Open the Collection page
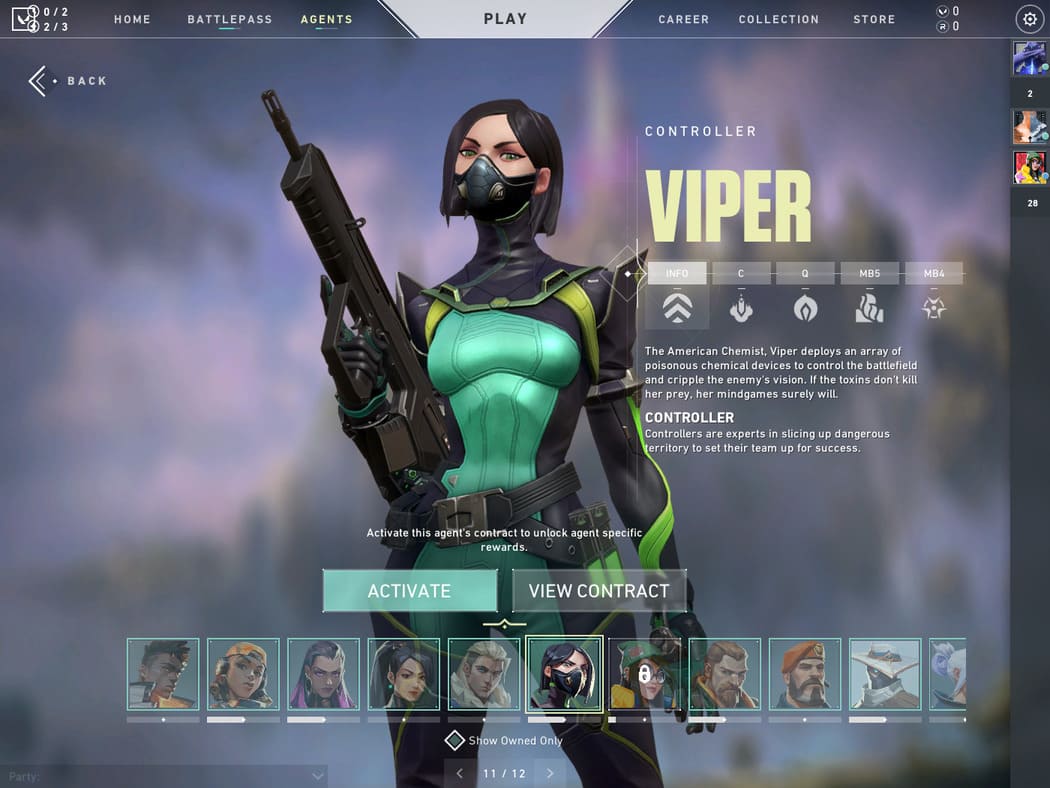The height and width of the screenshot is (788, 1050). click(x=778, y=19)
